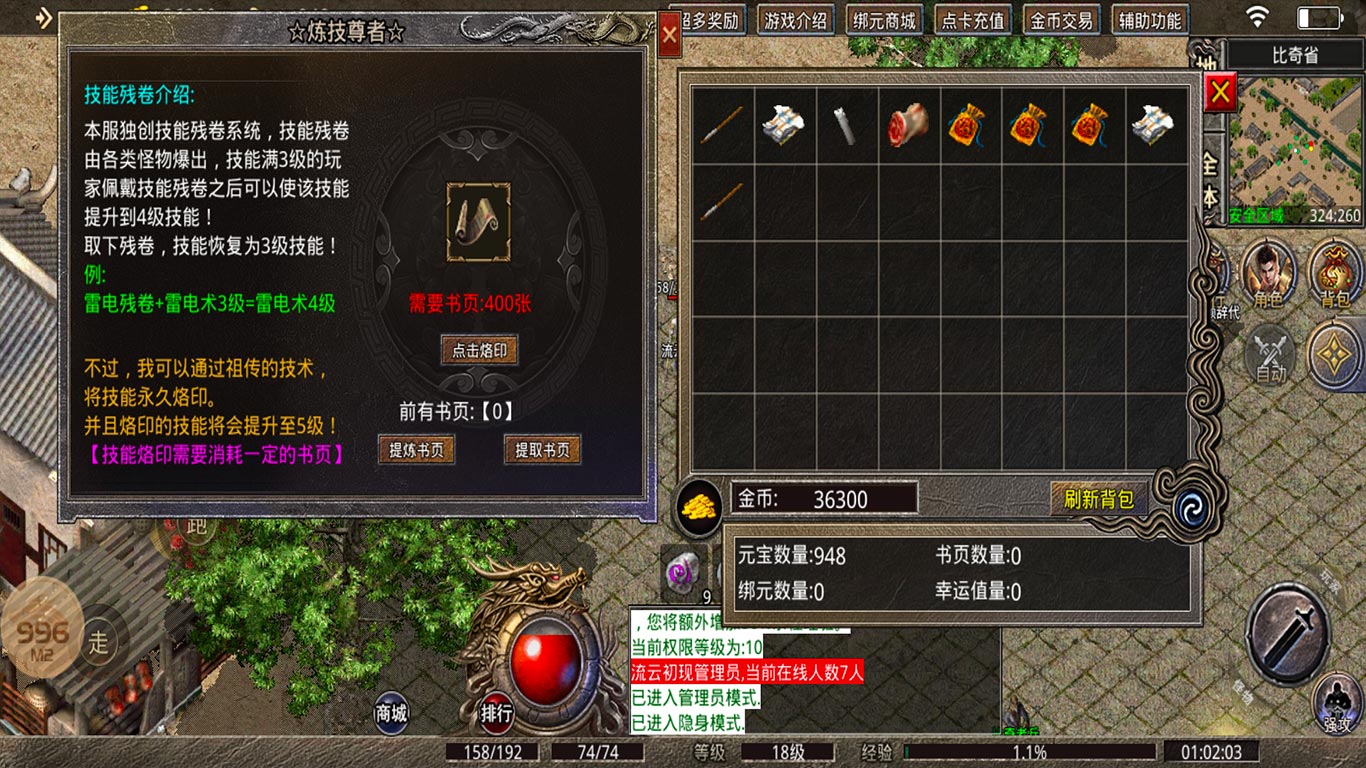Open the 游戏介绍 game introduction
This screenshot has height=768, width=1366.
pyautogui.click(x=795, y=20)
